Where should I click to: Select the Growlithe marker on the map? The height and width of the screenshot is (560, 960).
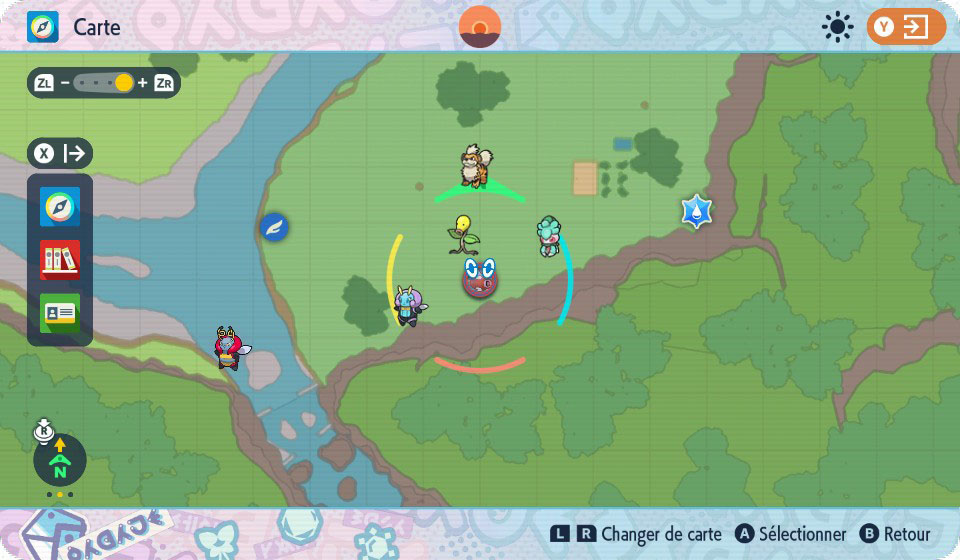click(x=476, y=166)
